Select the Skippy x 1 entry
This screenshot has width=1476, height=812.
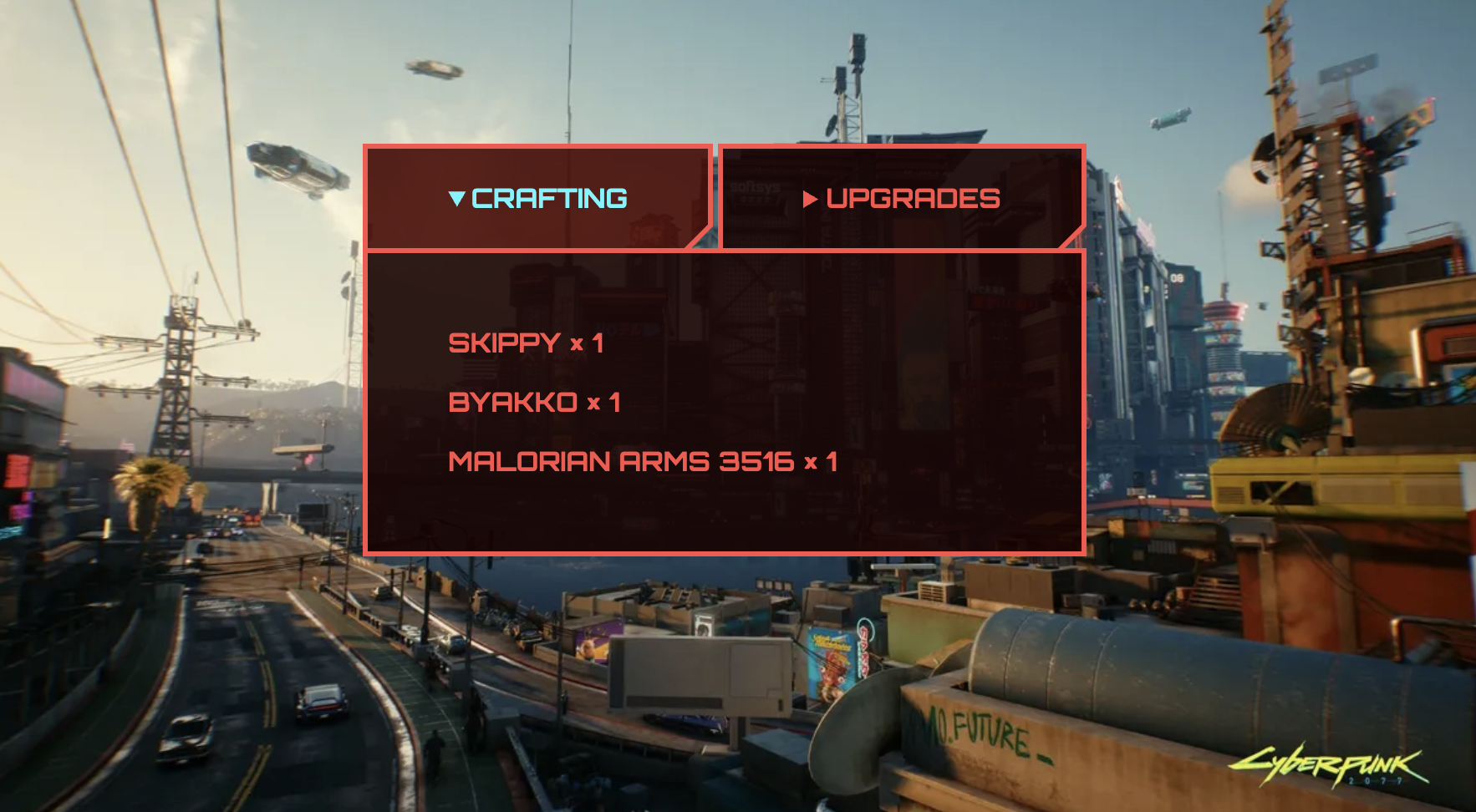click(526, 343)
